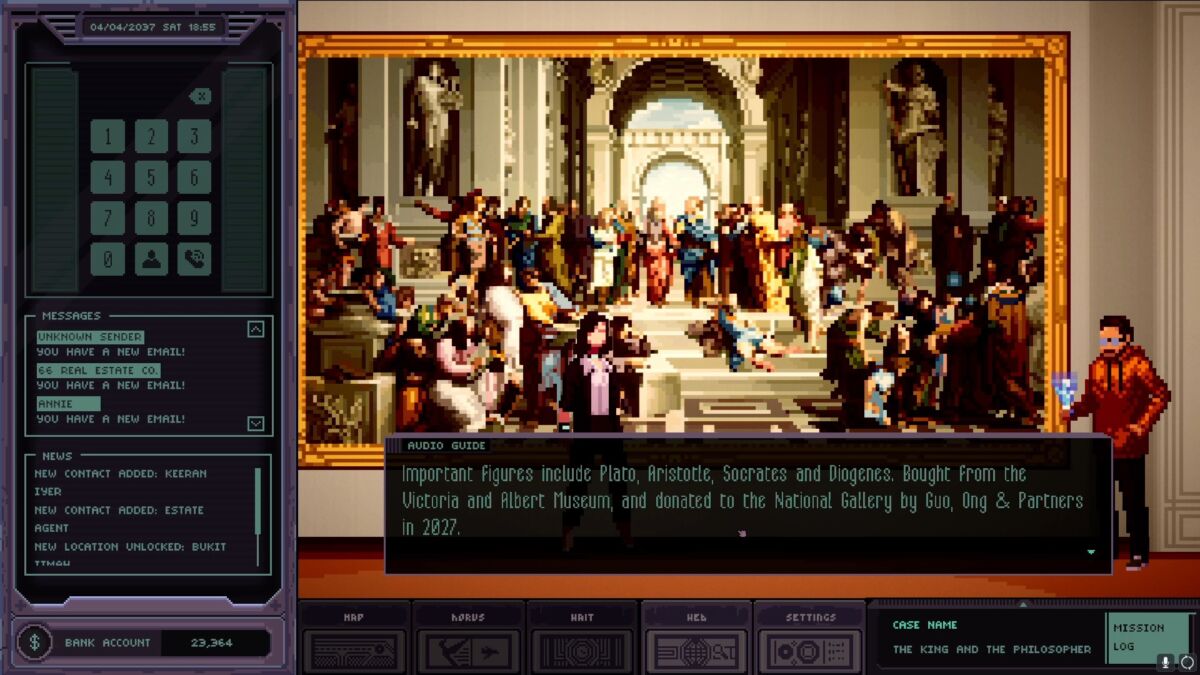The width and height of the screenshot is (1200, 675).
Task: Open the 66 Real Estate Co. message
Action: point(98,371)
